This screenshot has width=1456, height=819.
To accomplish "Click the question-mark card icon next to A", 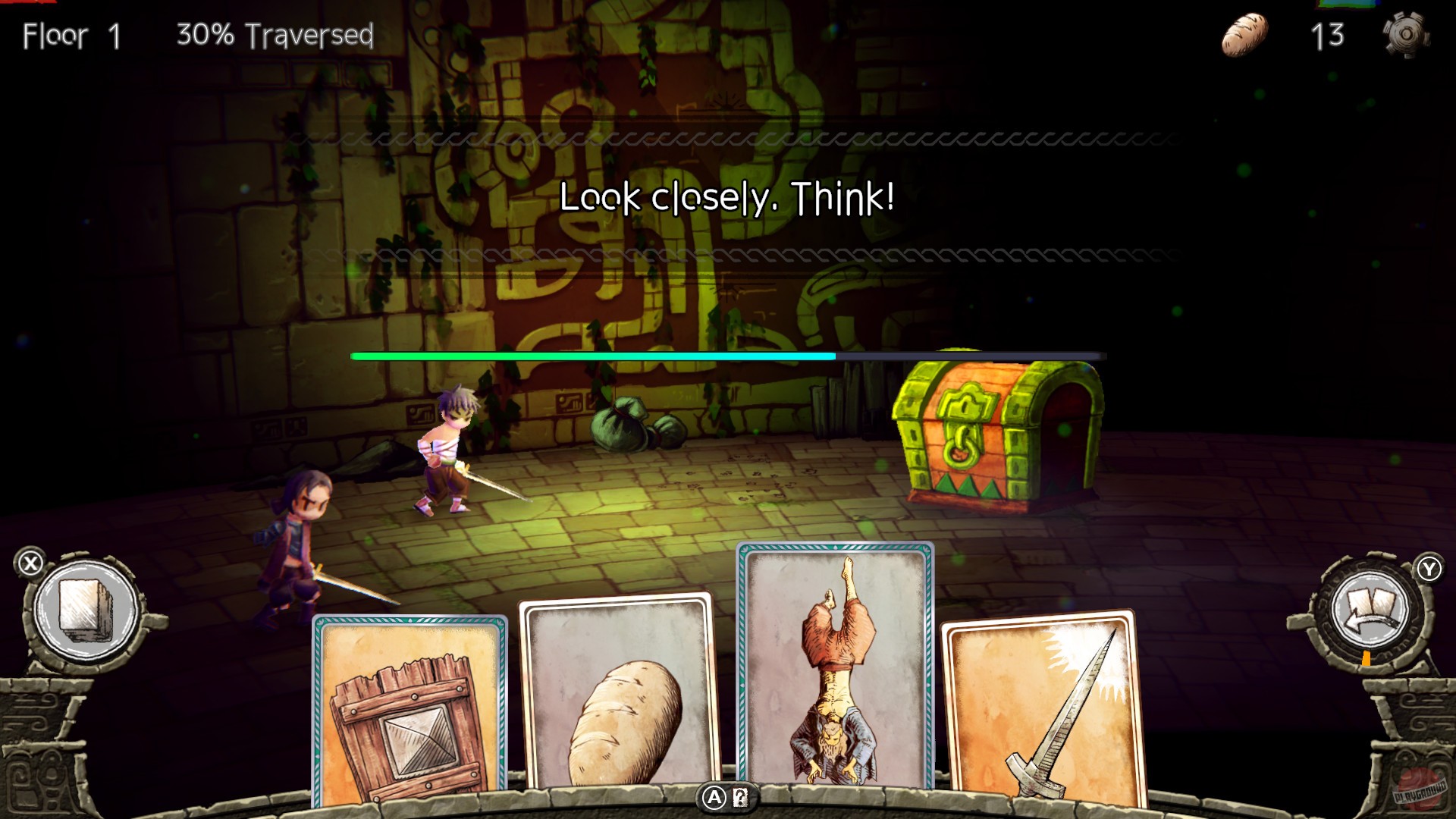I will 740,799.
